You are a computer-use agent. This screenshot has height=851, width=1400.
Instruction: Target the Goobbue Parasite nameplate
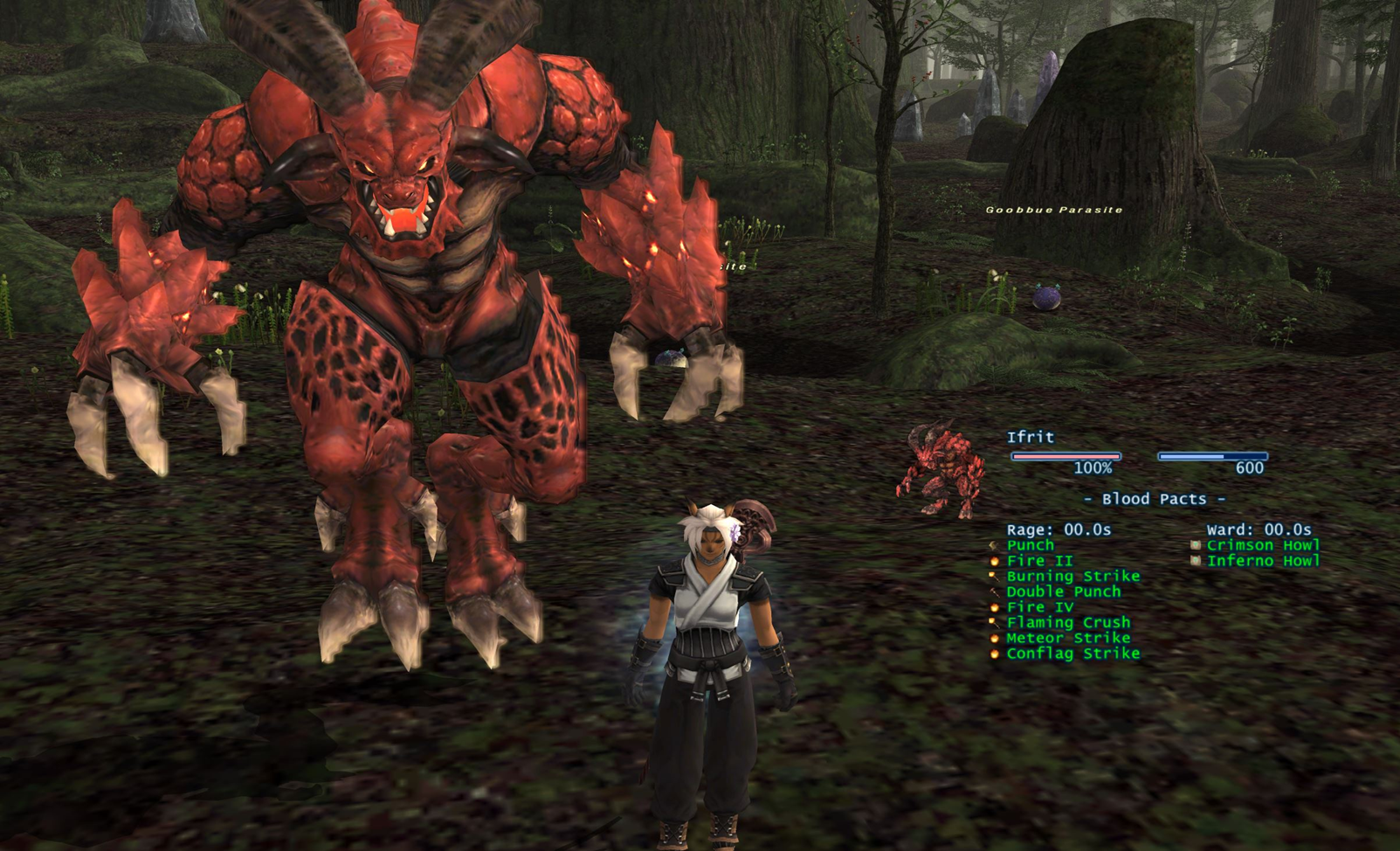coord(1053,210)
